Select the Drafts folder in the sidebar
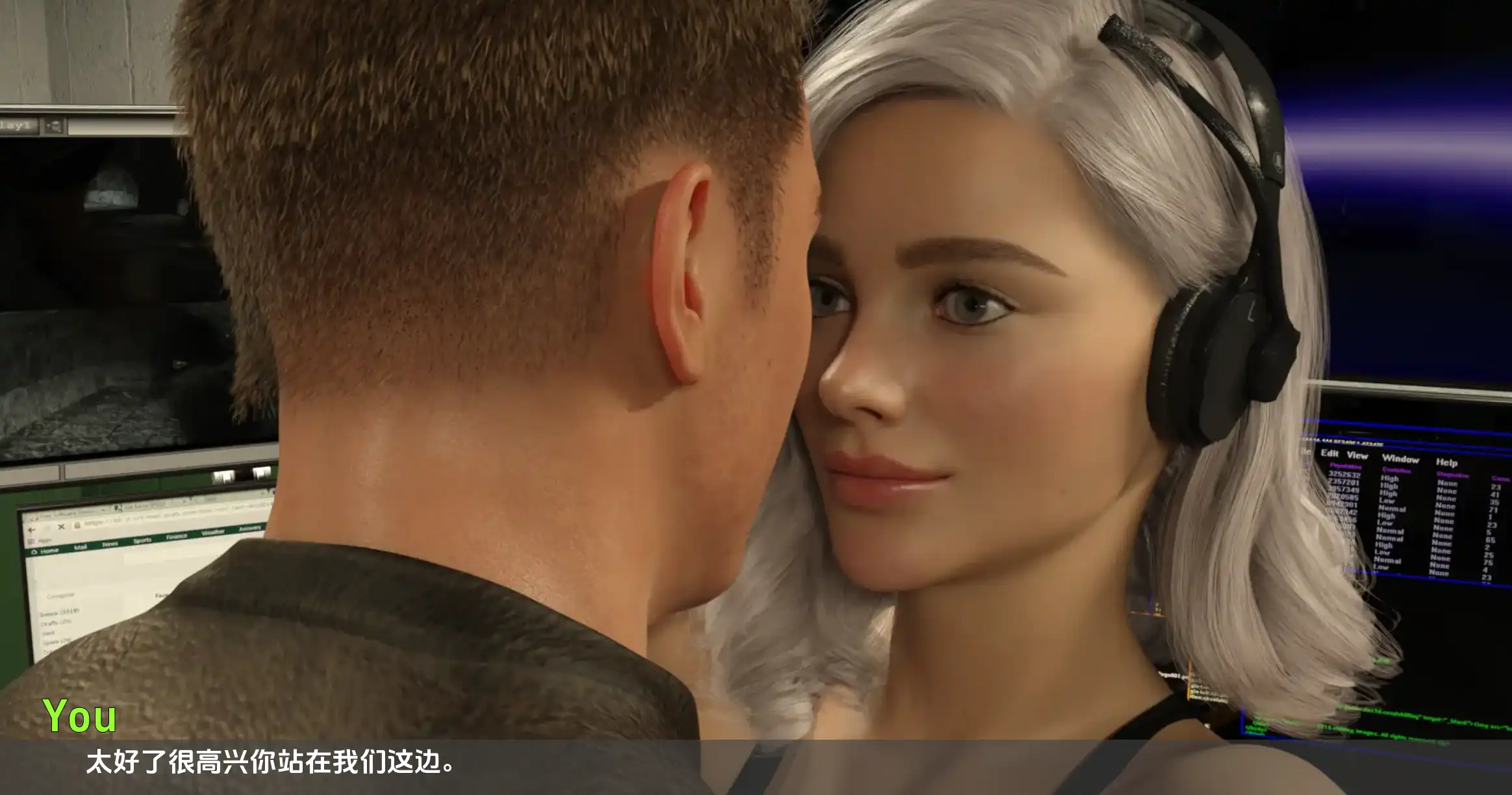Screen dimensions: 1512x795 56,622
